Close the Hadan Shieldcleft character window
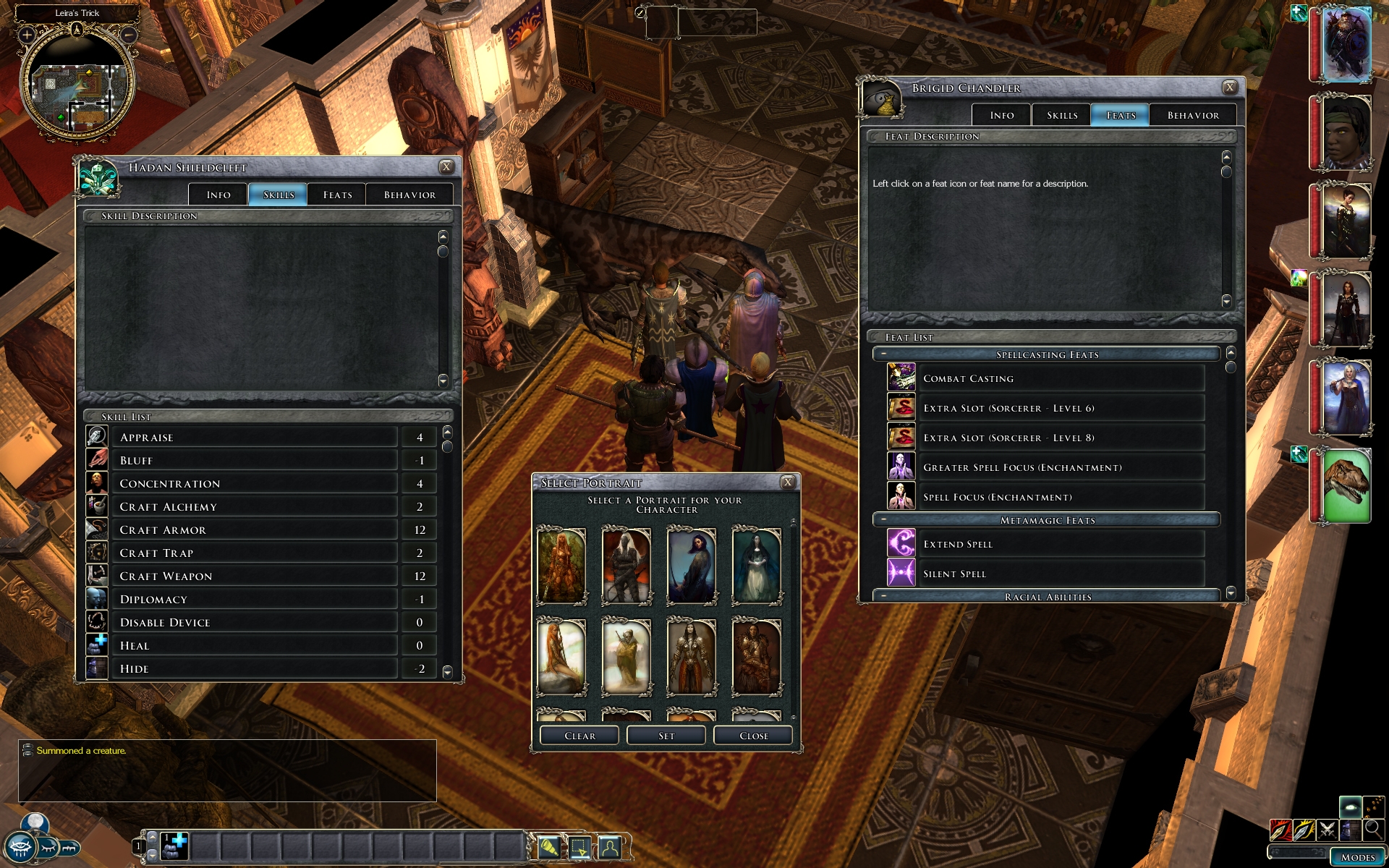 tap(446, 167)
